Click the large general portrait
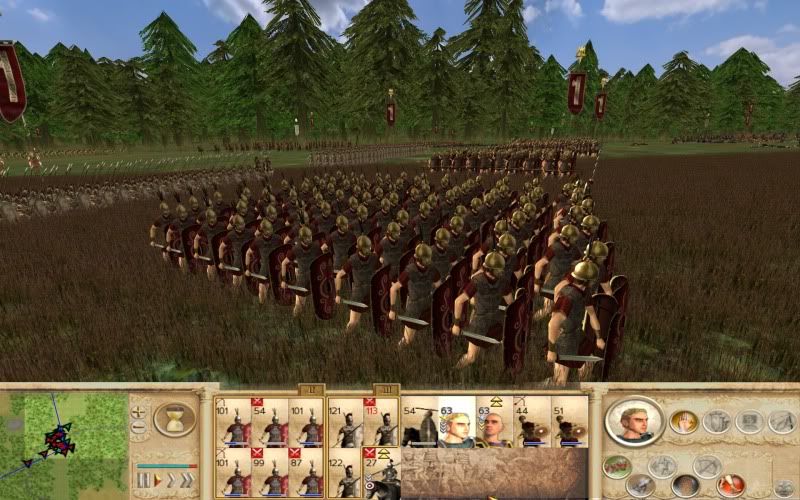Viewport: 800px width, 500px height. (634, 421)
